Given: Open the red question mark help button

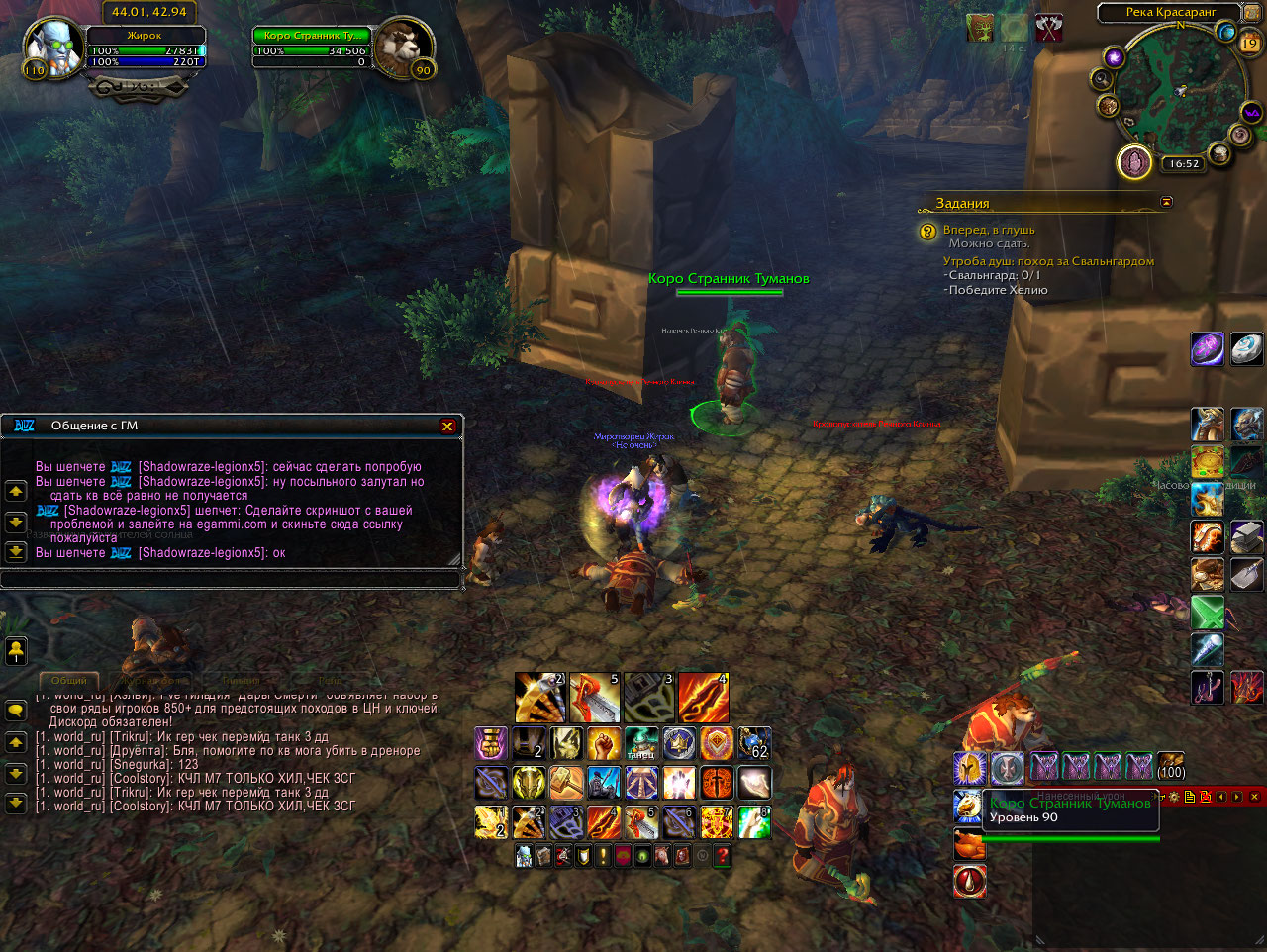Looking at the screenshot, I should point(723,856).
